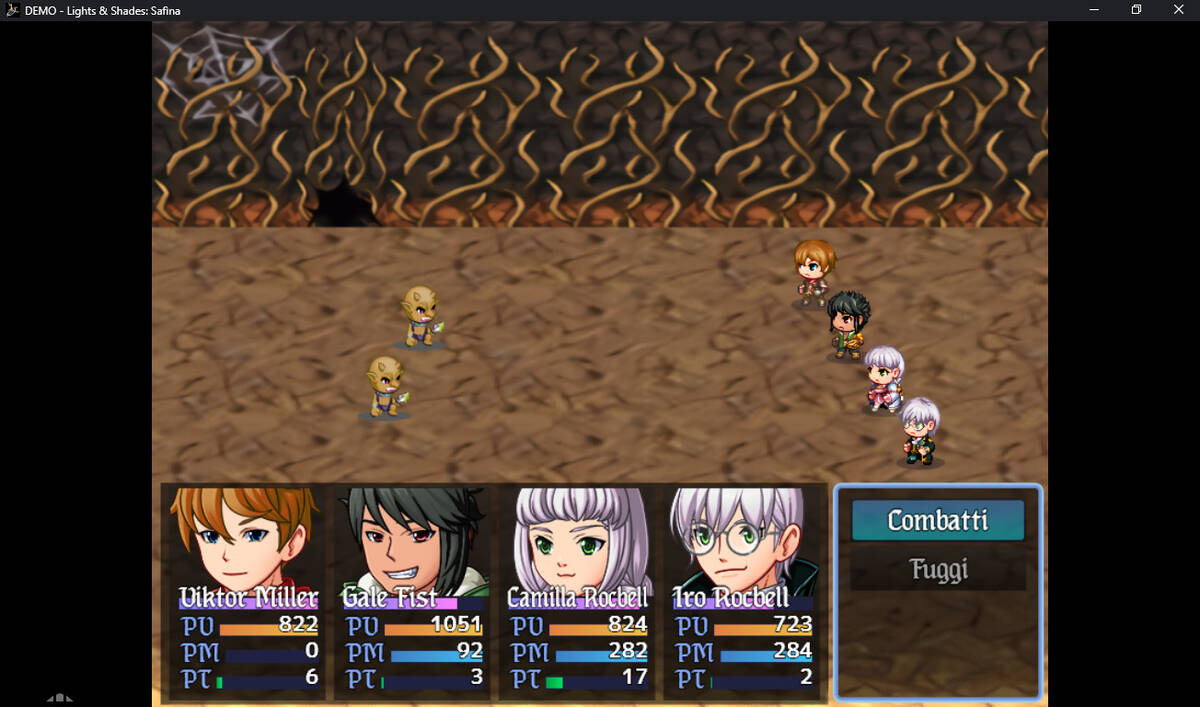The height and width of the screenshot is (707, 1200).
Task: Select Fuggi to flee battle
Action: pos(938,570)
